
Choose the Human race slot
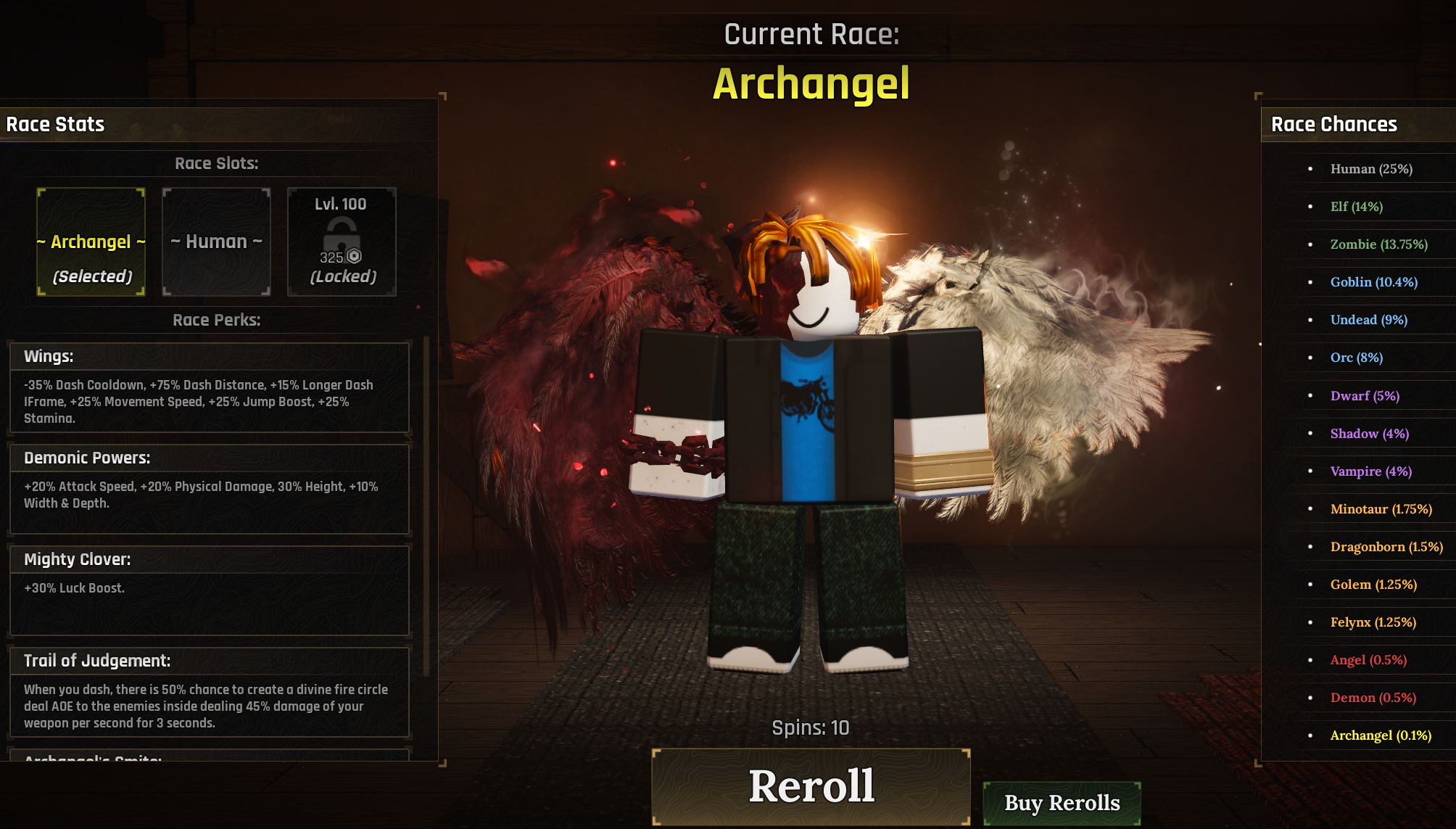click(x=216, y=242)
